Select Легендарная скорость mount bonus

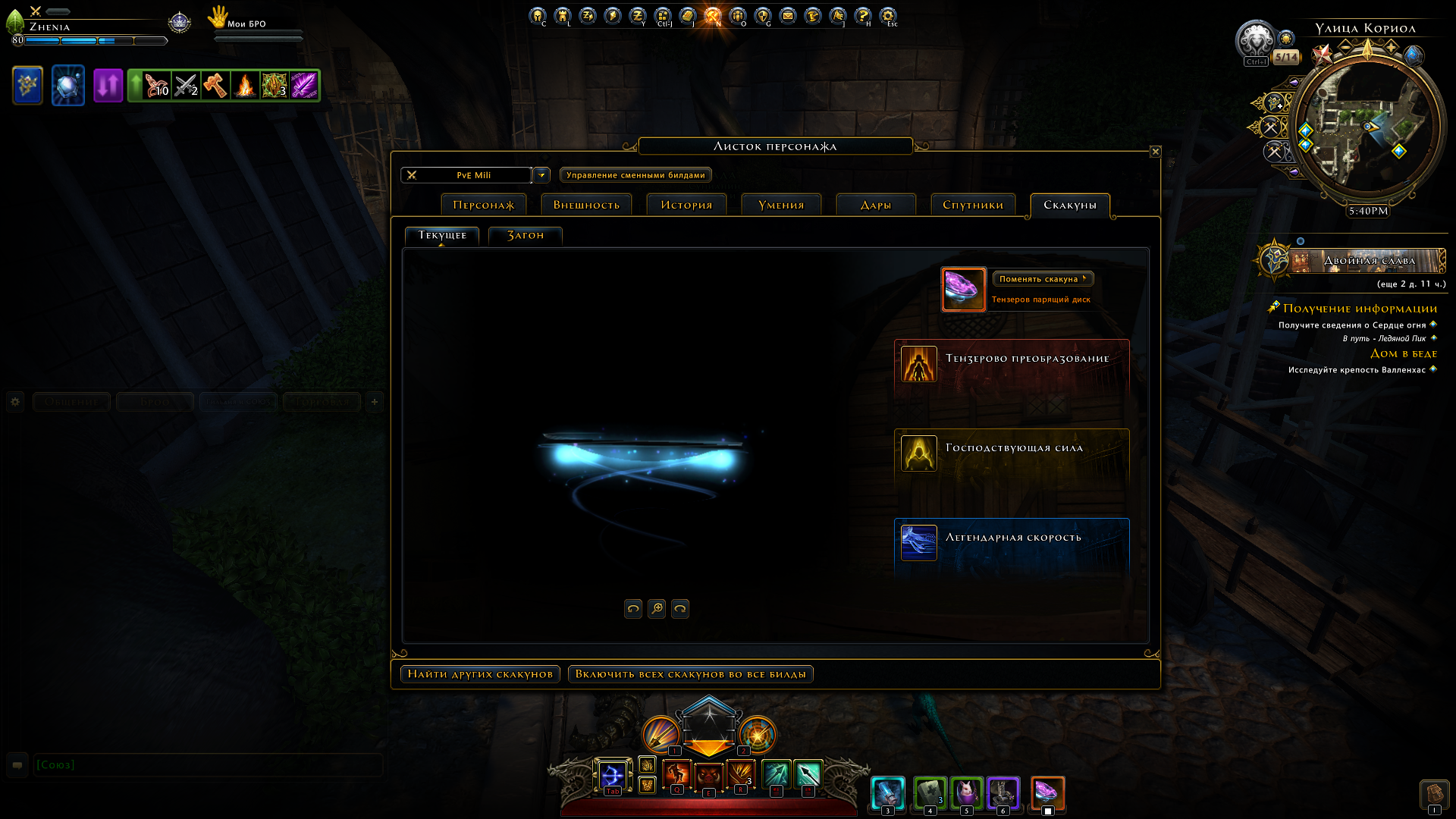click(x=1012, y=541)
